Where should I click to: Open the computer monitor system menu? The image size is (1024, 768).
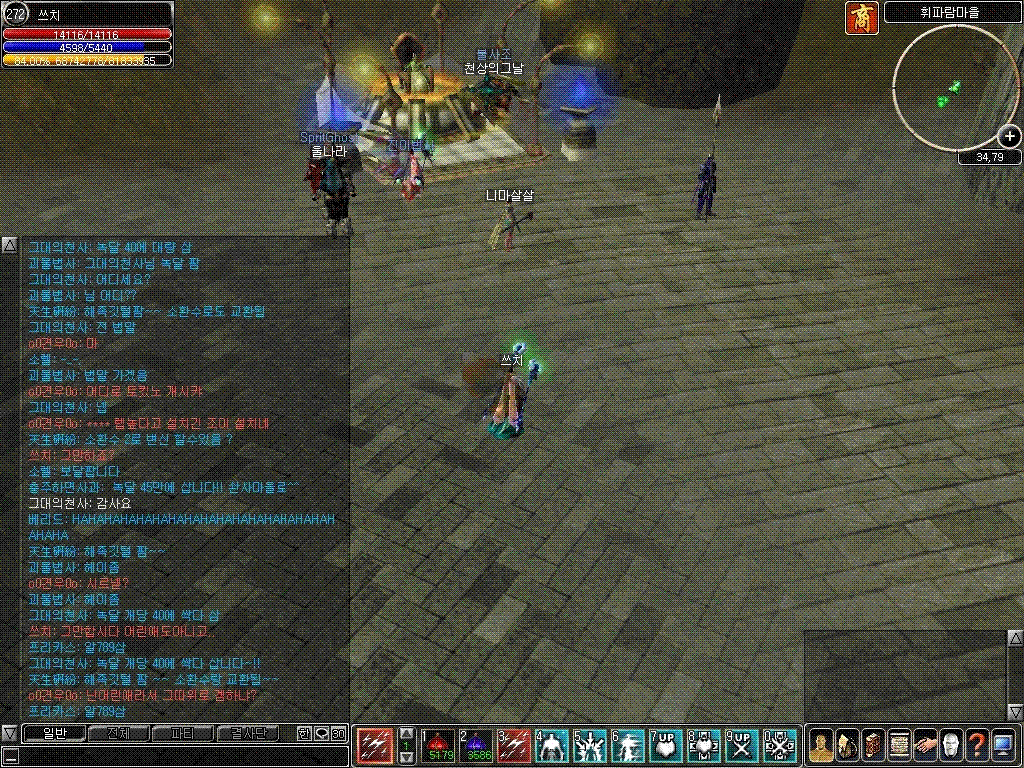[x=1003, y=746]
